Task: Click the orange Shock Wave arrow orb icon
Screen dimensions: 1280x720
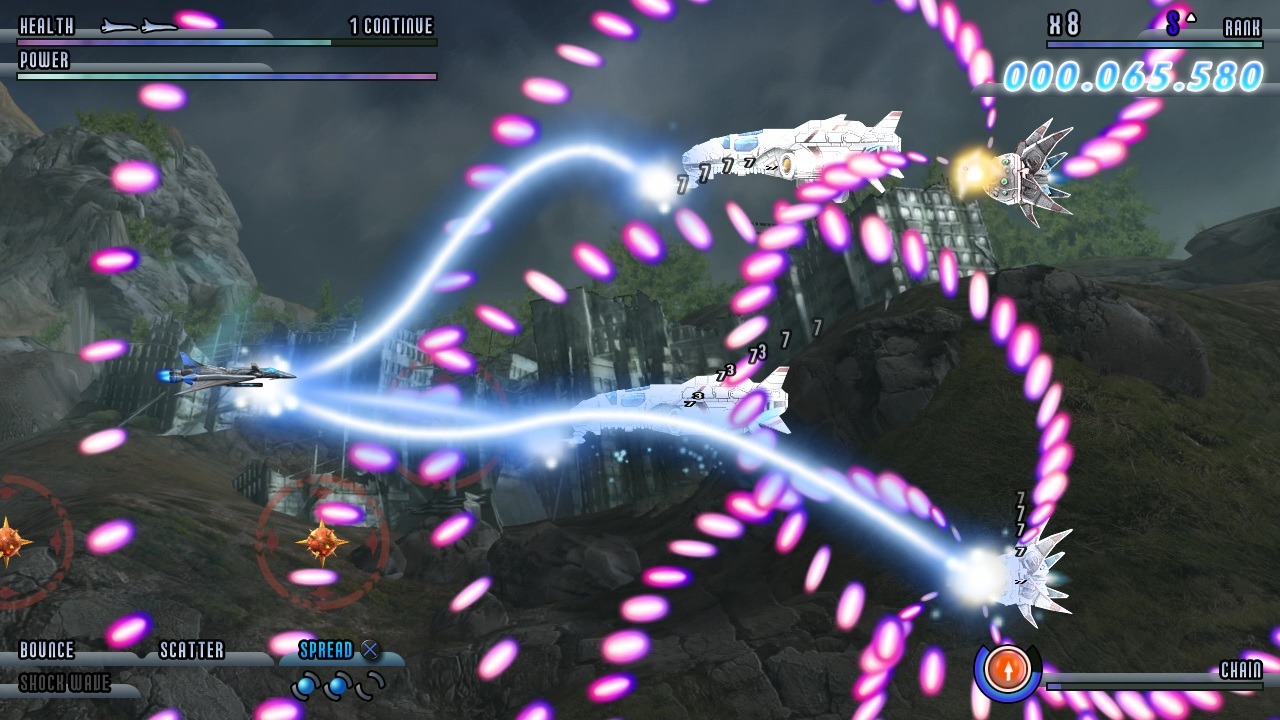Action: click(1008, 671)
